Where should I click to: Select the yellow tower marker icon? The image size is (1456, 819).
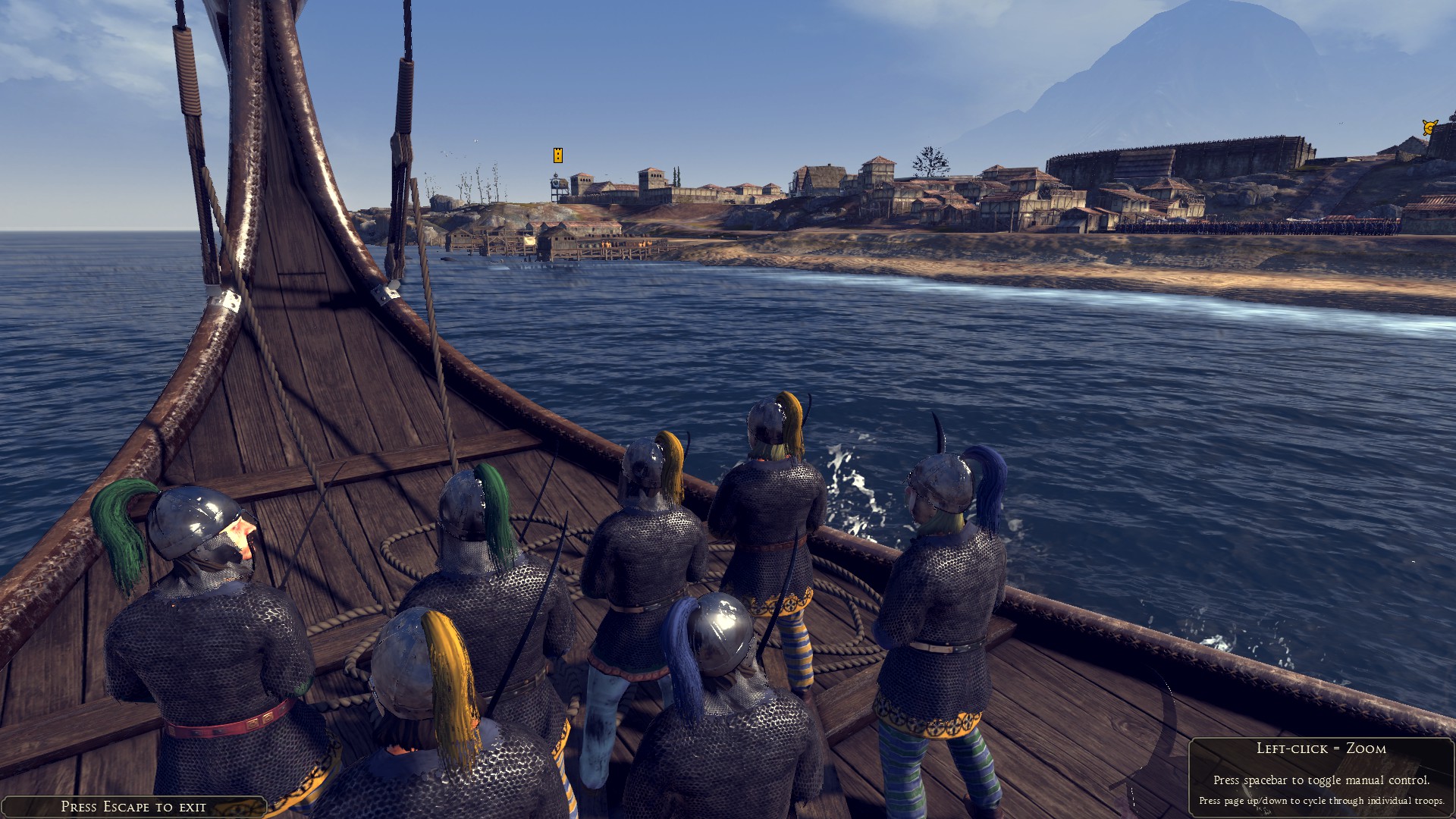[558, 155]
